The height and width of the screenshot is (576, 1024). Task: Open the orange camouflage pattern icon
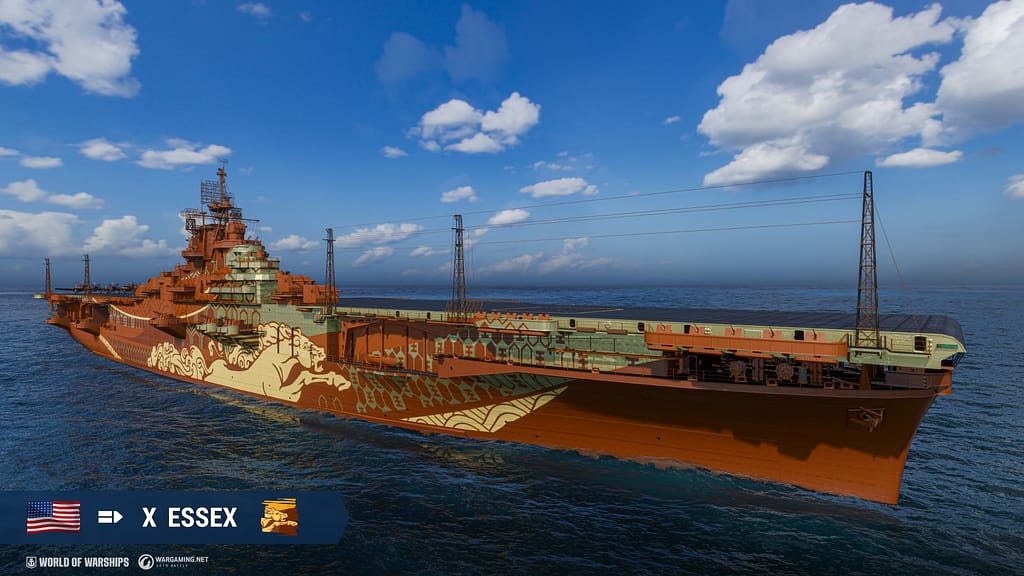pos(279,517)
